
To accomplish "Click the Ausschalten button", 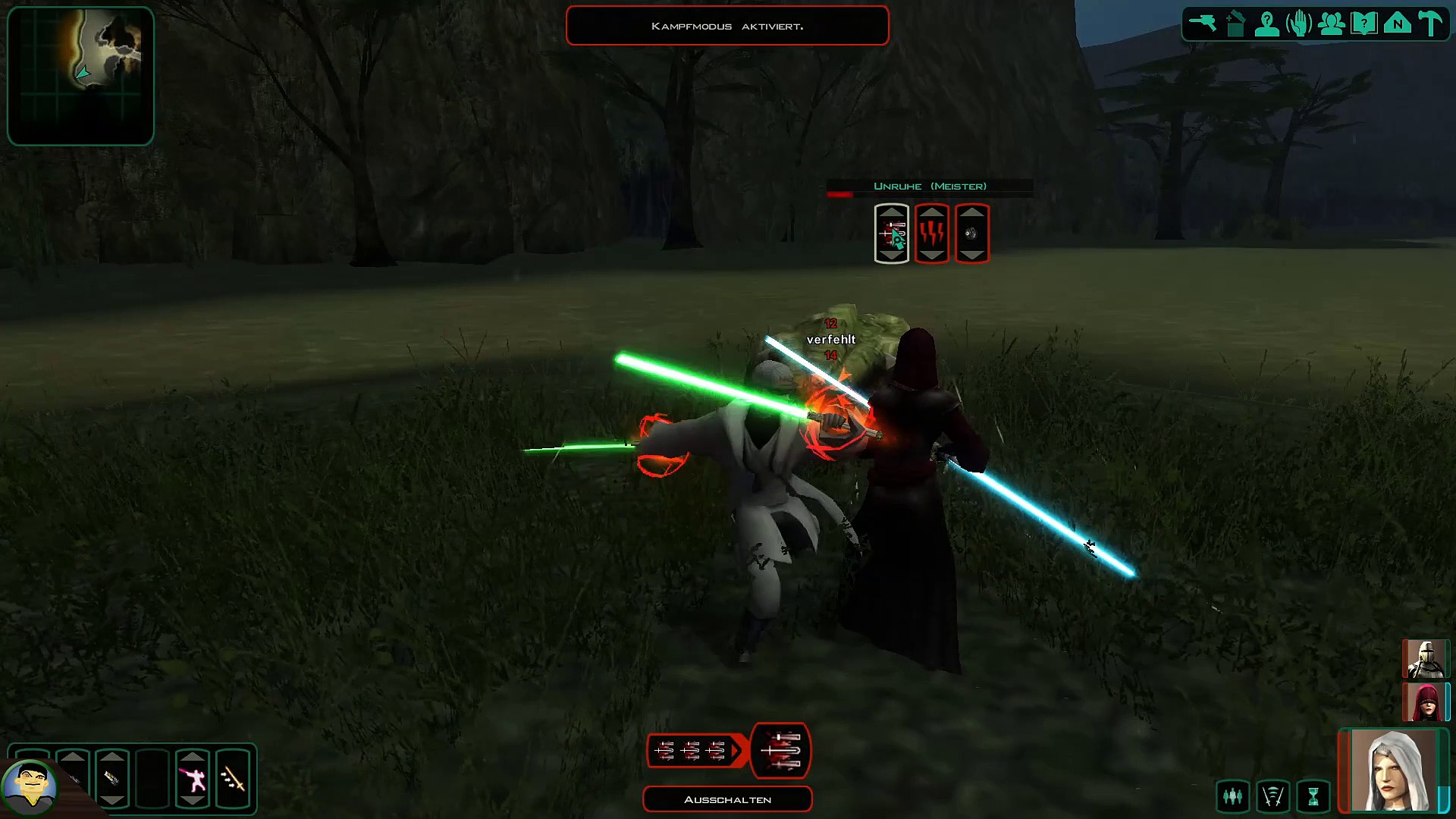I will 727,799.
